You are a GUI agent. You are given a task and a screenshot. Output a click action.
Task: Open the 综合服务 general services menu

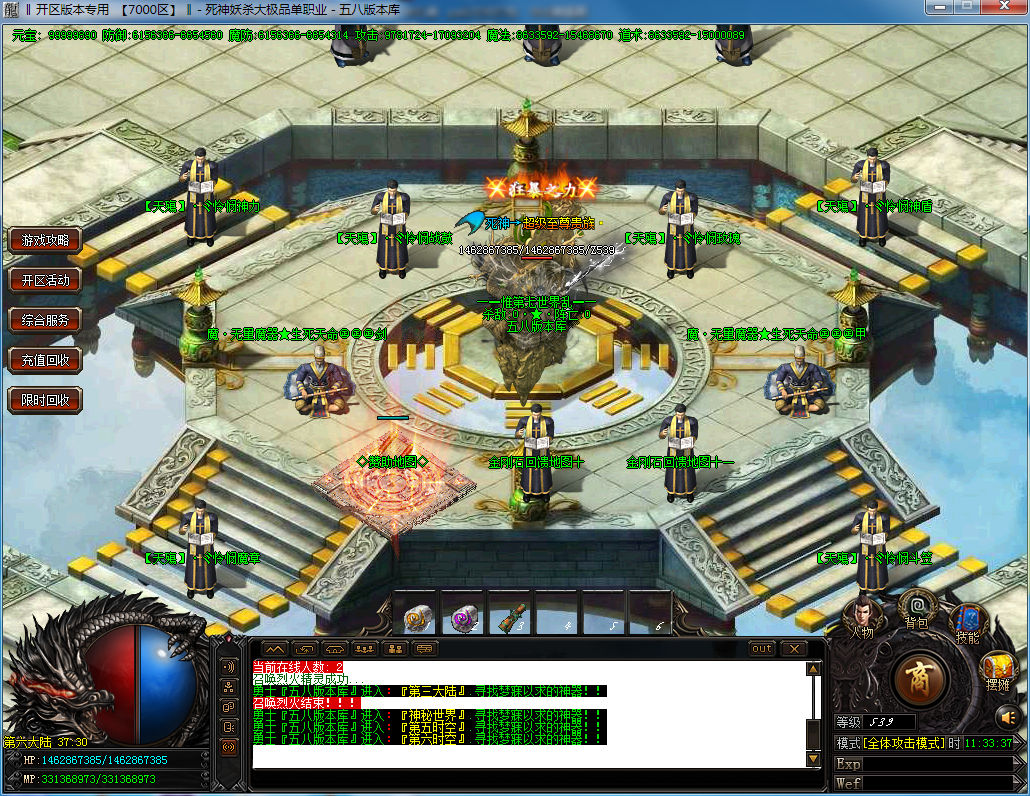click(44, 320)
